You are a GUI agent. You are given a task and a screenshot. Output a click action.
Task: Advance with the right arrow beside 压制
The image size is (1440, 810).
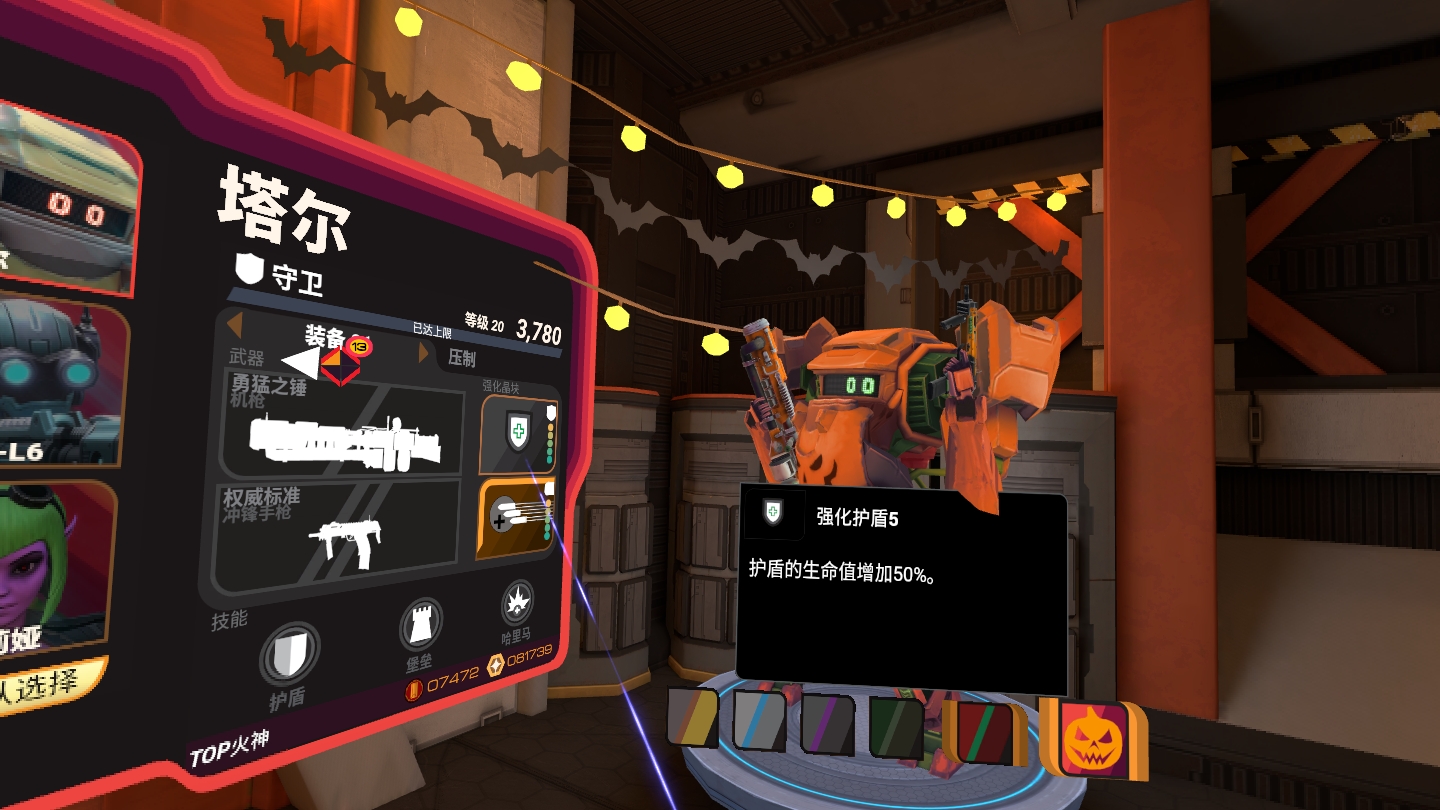pyautogui.click(x=424, y=352)
